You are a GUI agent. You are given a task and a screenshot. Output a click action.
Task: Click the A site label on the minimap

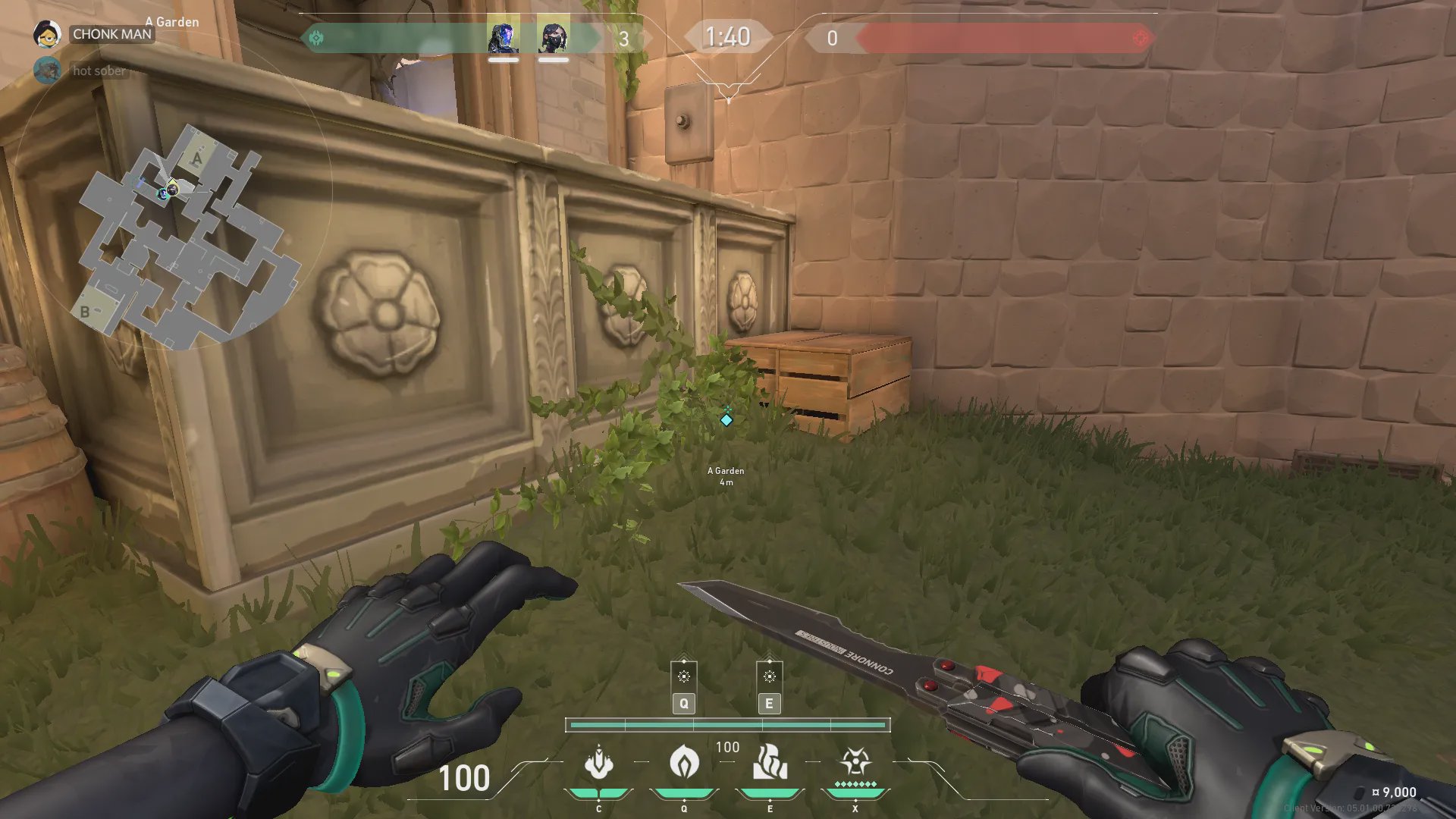[x=197, y=158]
